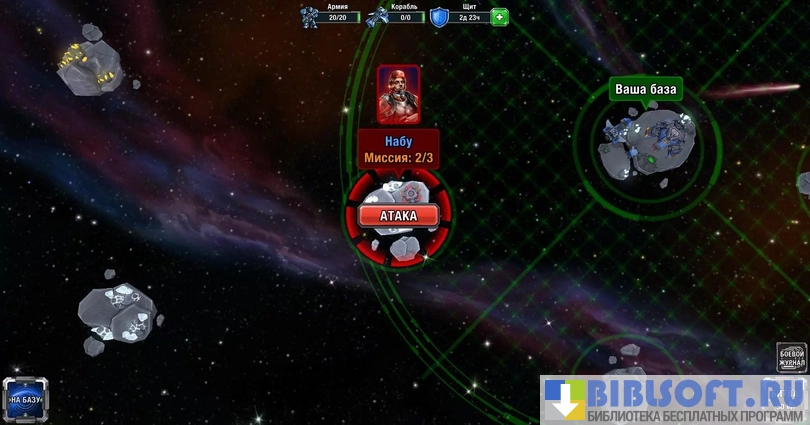810x425 pixels.
Task: Click the blue Щит shield icon
Action: [x=440, y=17]
